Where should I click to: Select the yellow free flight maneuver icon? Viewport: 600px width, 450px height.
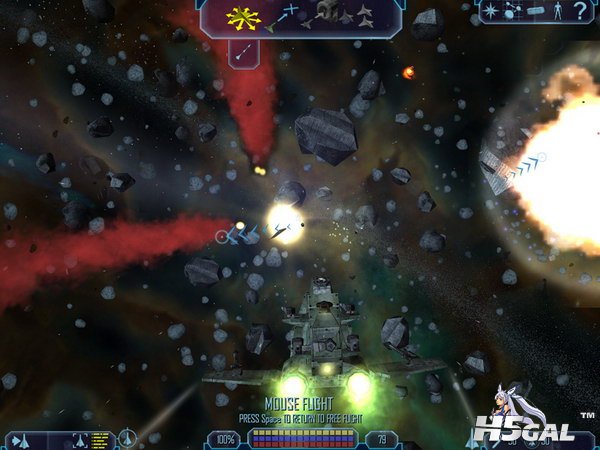pos(242,16)
